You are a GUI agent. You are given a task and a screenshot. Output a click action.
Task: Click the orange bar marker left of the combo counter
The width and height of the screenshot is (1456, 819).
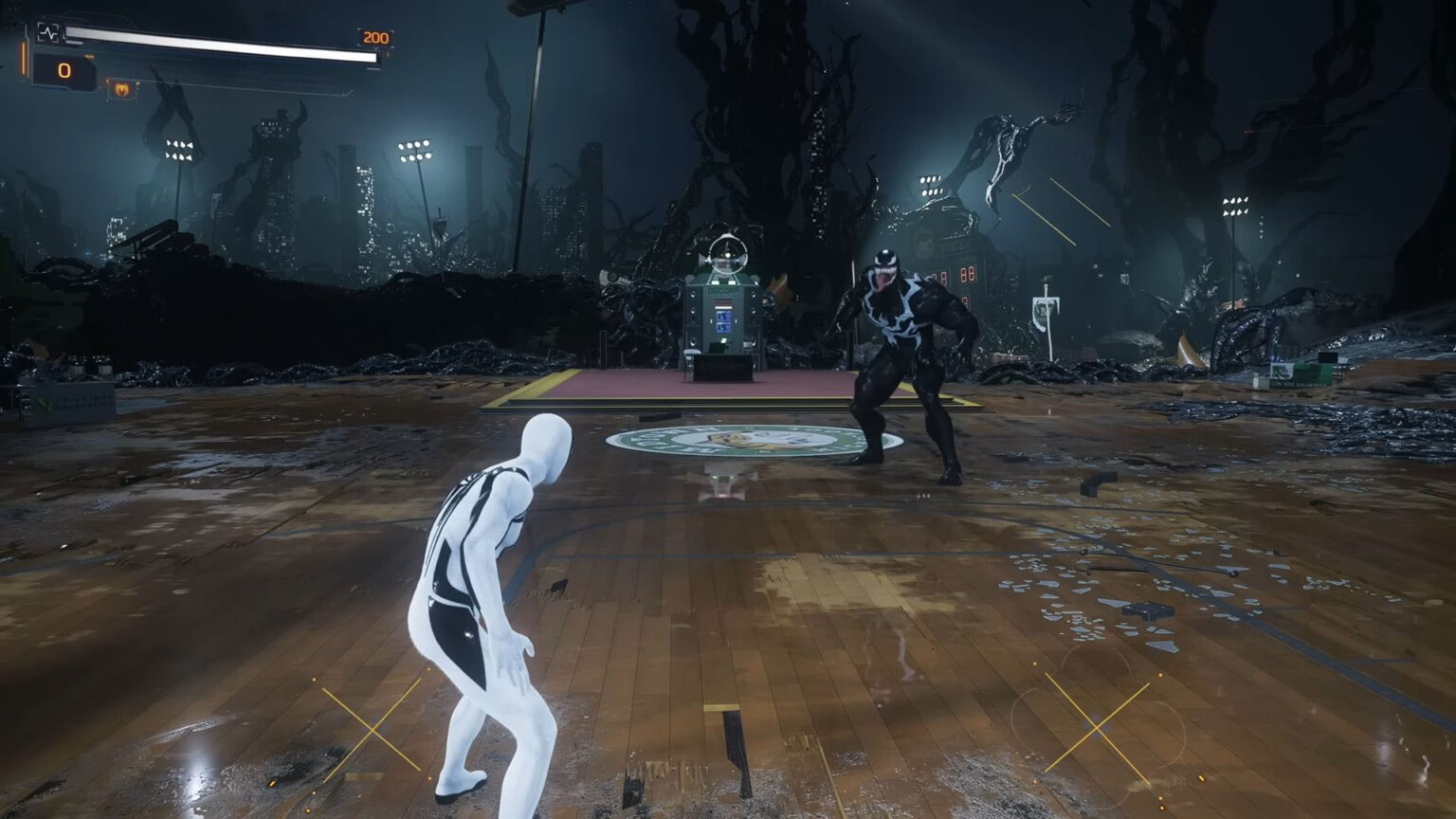pos(22,61)
